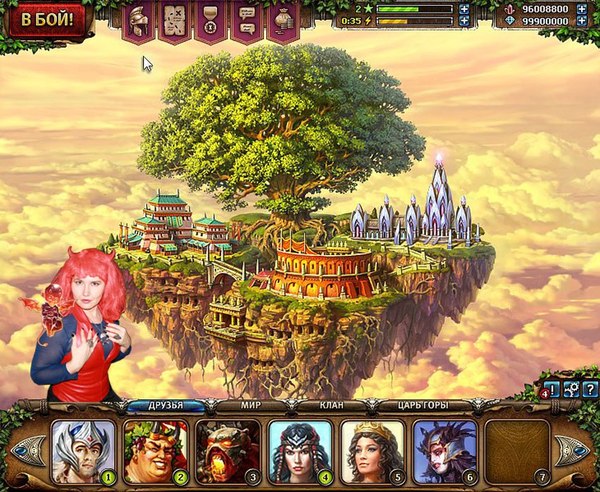Open the map scroll banner
Viewport: 600px width, 492px height.
[174, 19]
